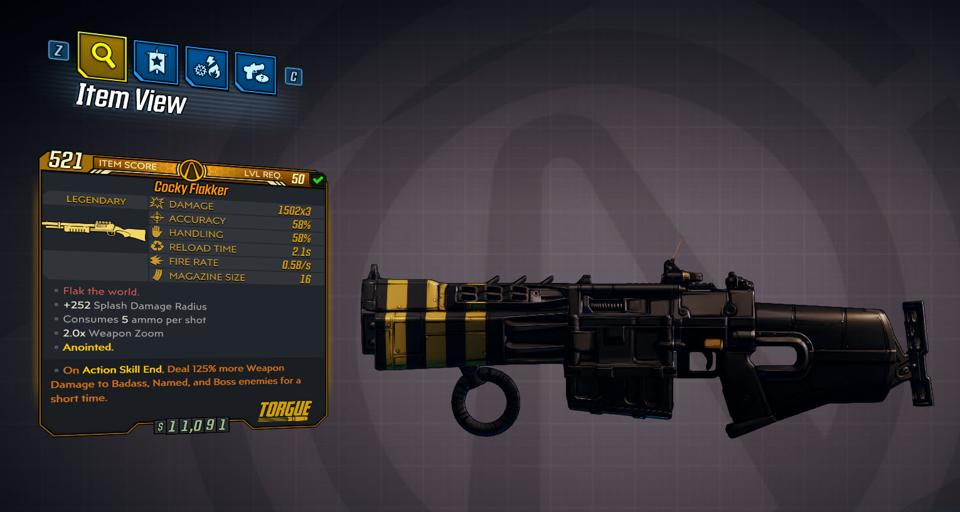Select the magnifying glass Item View tab
960x512 pixels.
[102, 57]
